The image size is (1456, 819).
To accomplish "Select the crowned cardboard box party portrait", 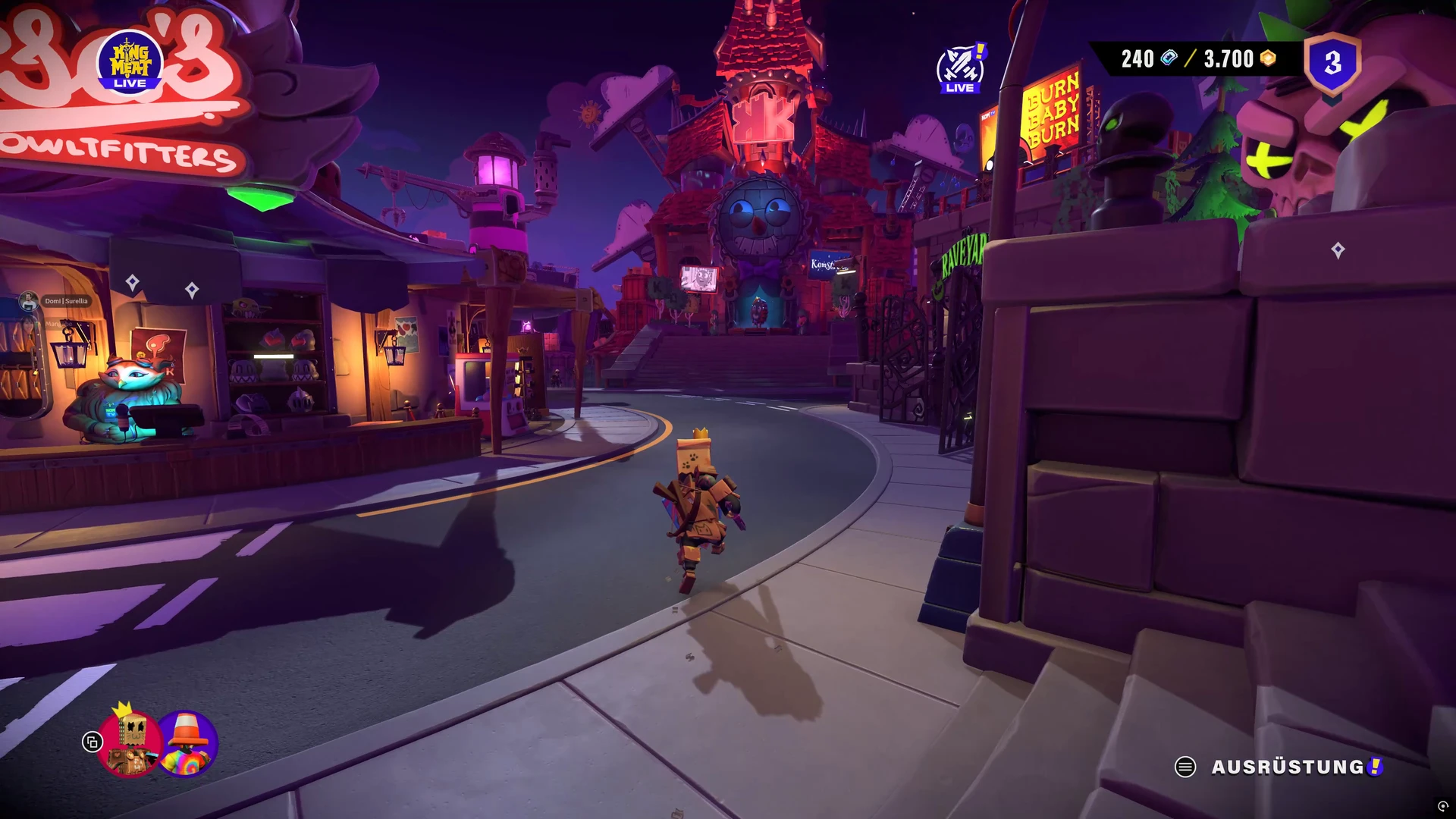I will coord(130,744).
